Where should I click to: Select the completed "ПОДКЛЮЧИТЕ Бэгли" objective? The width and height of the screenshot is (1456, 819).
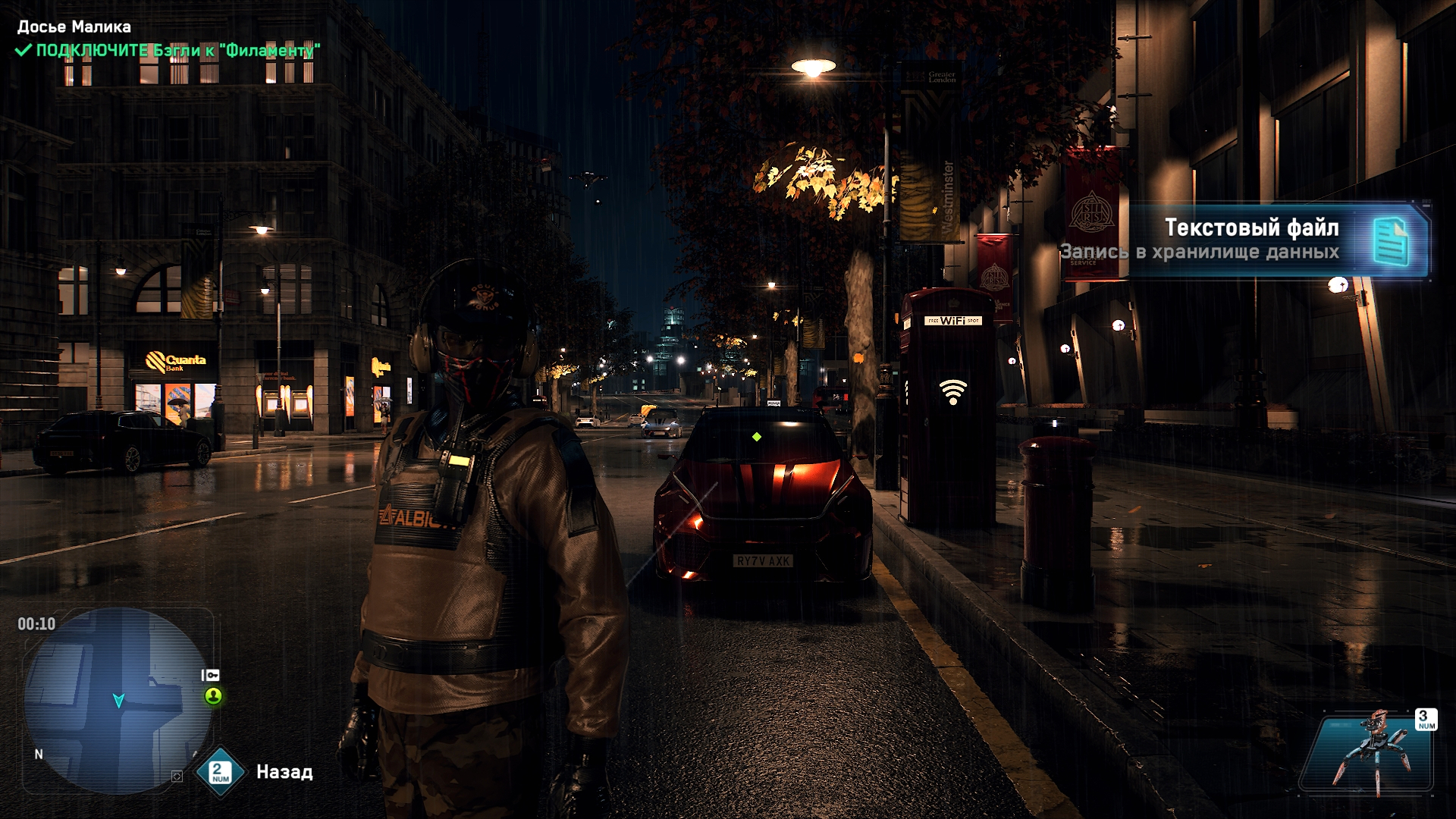click(x=168, y=51)
